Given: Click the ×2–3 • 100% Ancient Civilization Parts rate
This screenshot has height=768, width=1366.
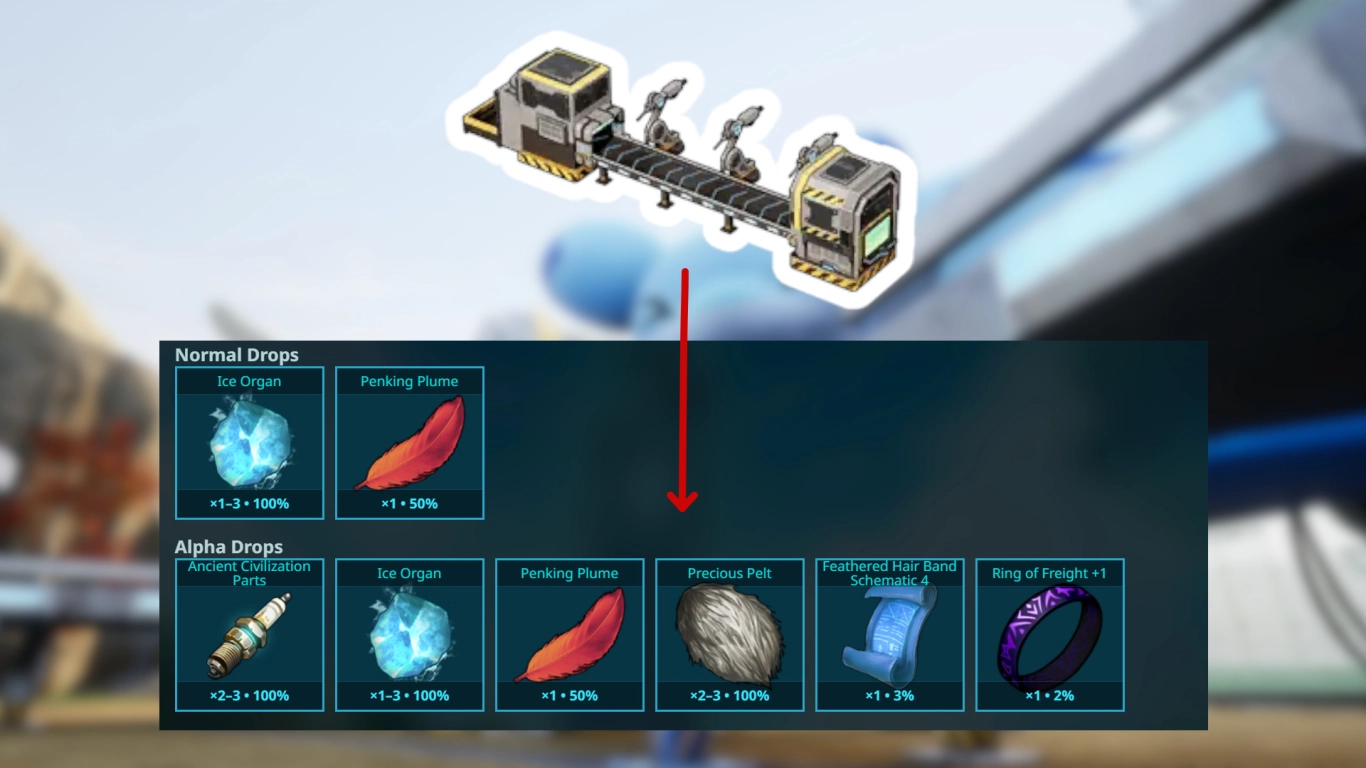Looking at the screenshot, I should click(x=248, y=695).
